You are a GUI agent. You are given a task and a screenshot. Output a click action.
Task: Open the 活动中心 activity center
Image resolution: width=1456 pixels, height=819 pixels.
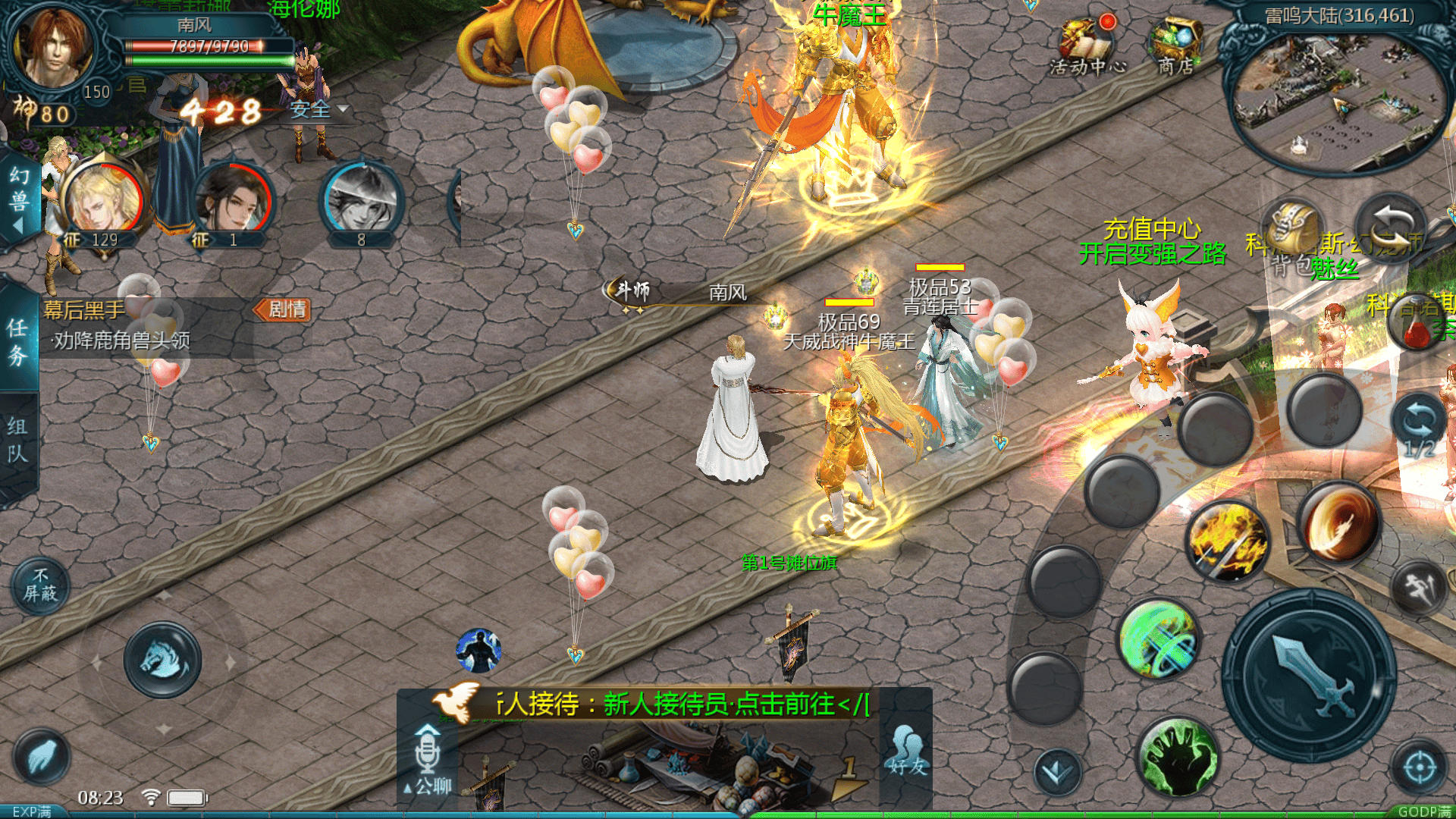pyautogui.click(x=1087, y=45)
